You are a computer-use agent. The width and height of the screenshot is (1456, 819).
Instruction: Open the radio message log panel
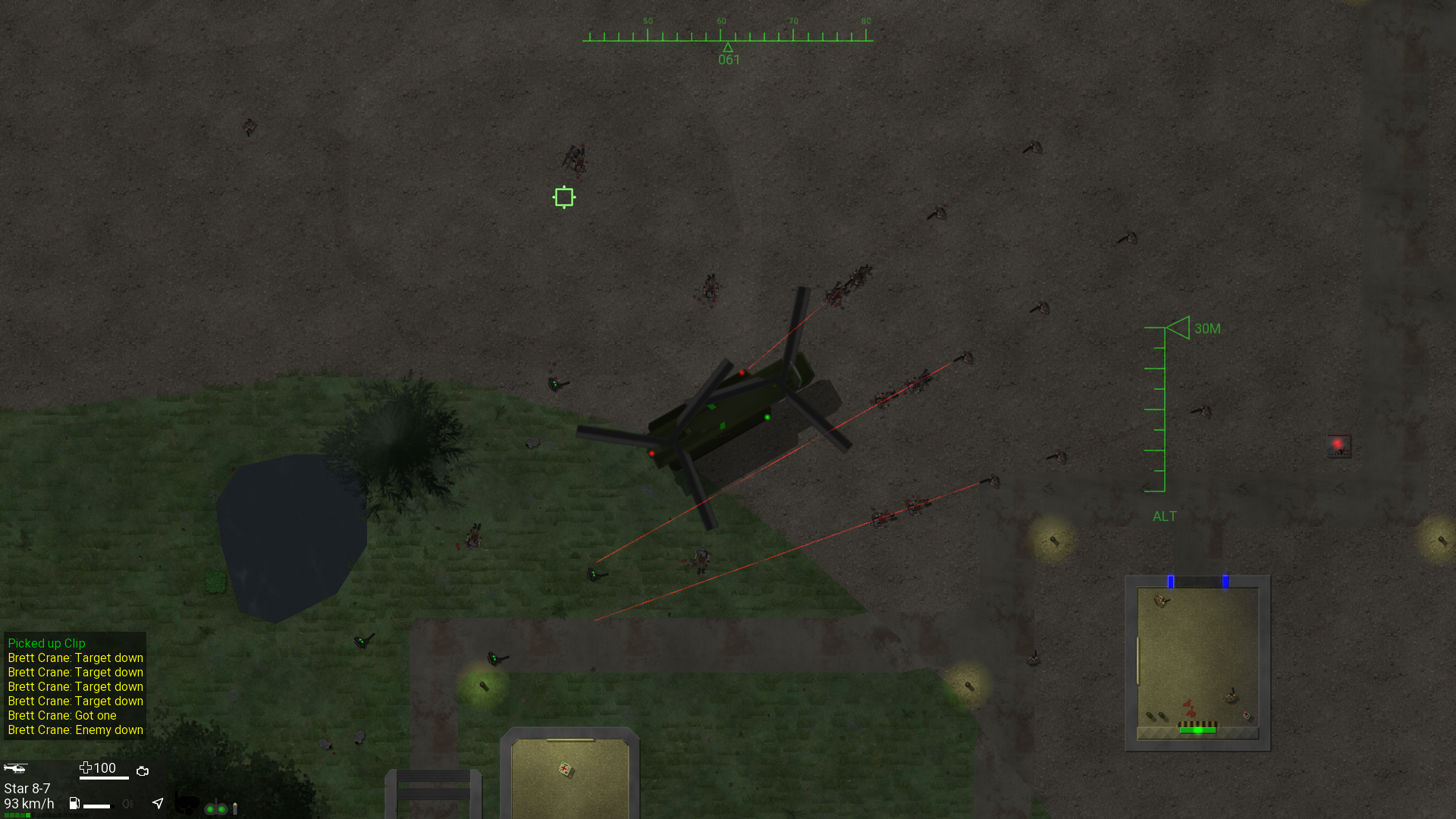pyautogui.click(x=75, y=686)
